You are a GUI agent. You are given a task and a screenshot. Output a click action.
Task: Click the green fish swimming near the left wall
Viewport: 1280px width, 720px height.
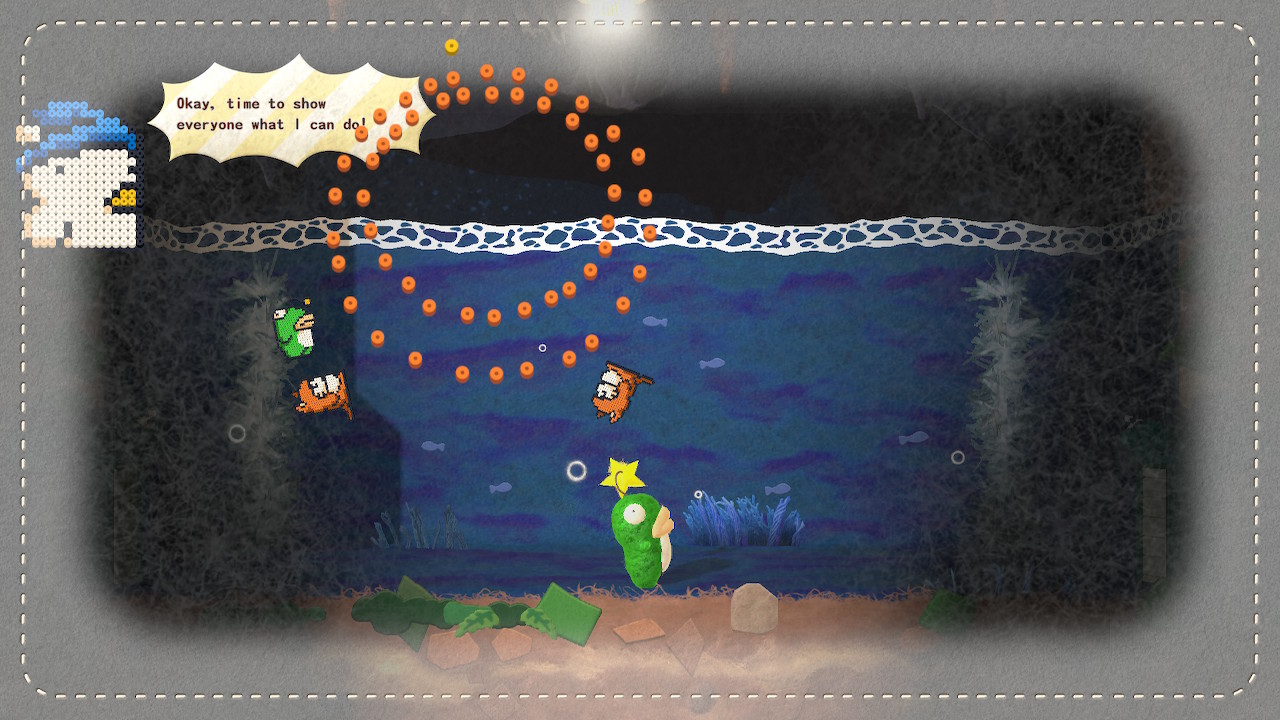click(293, 330)
